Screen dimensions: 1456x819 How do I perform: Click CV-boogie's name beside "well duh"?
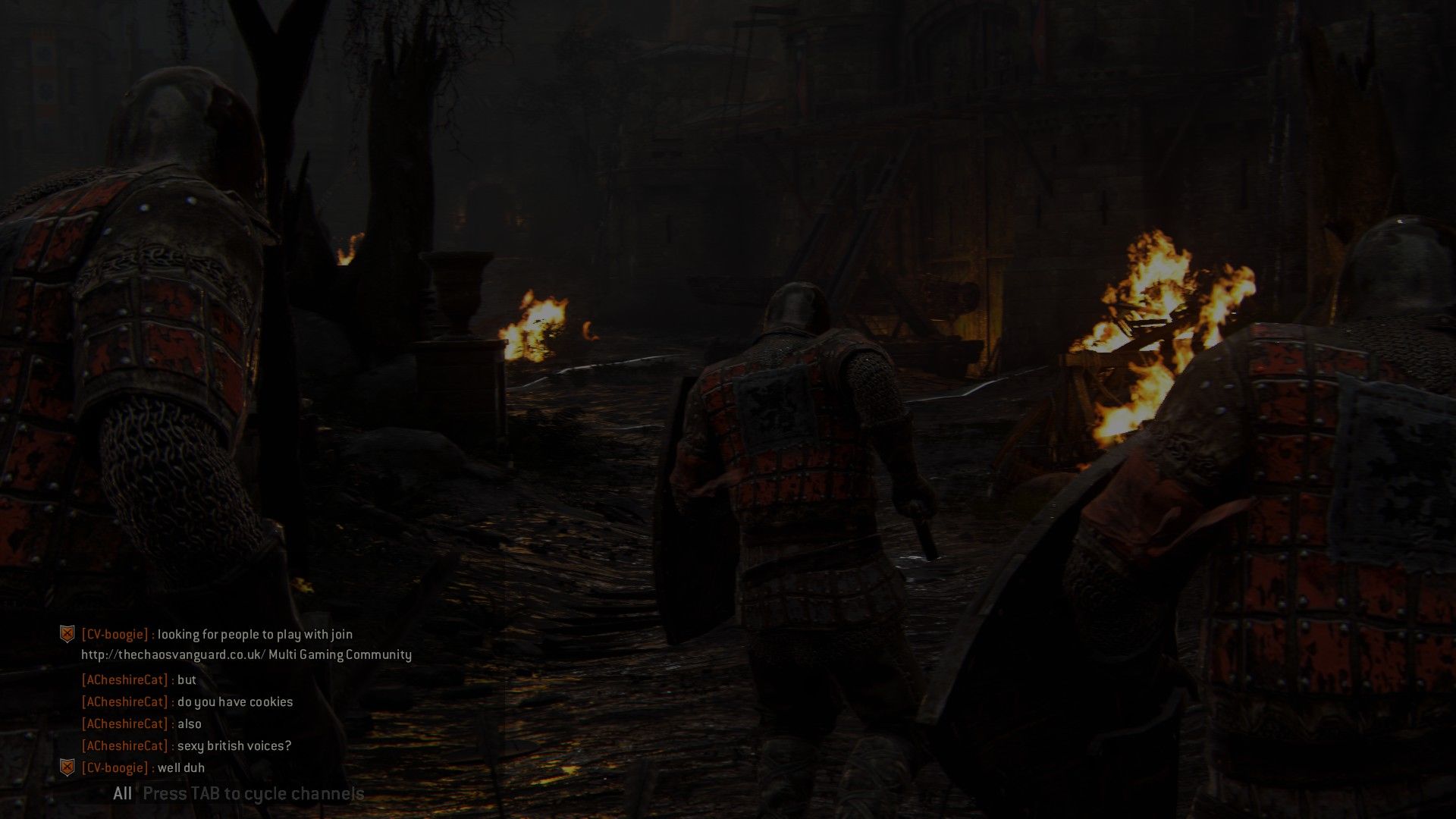tap(115, 767)
